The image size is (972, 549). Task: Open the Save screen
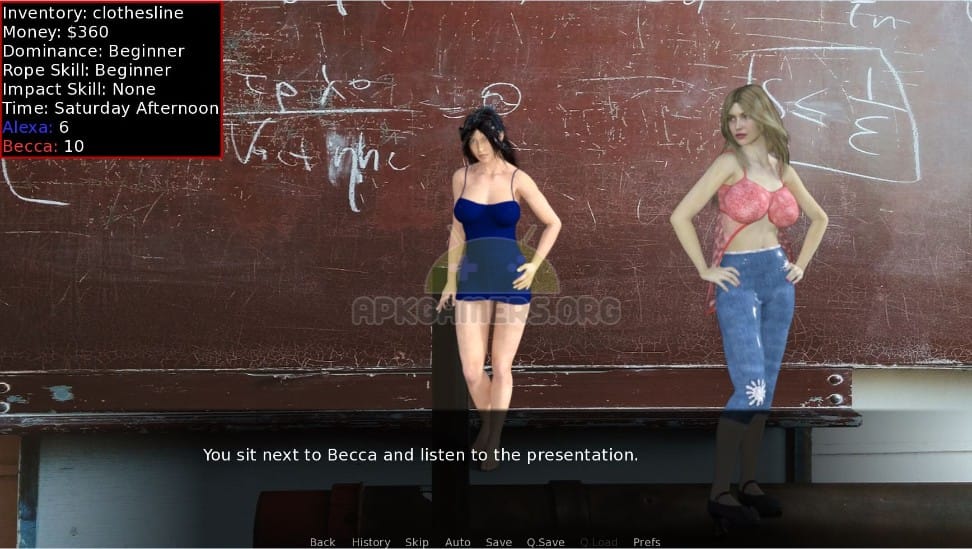[x=498, y=542]
